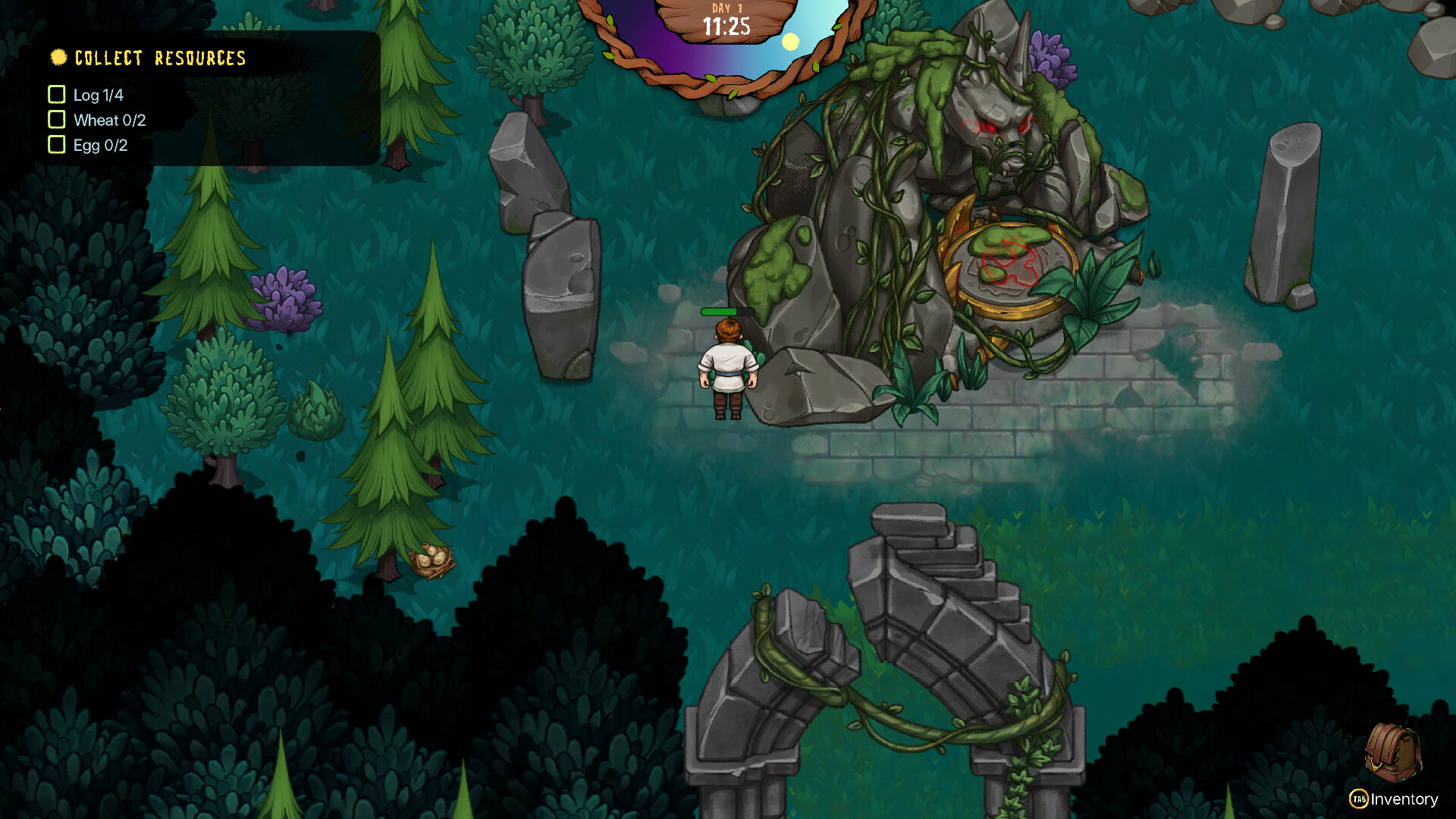Screen dimensions: 1456x819
Task: Click the green health bar above the character
Action: coord(726,312)
